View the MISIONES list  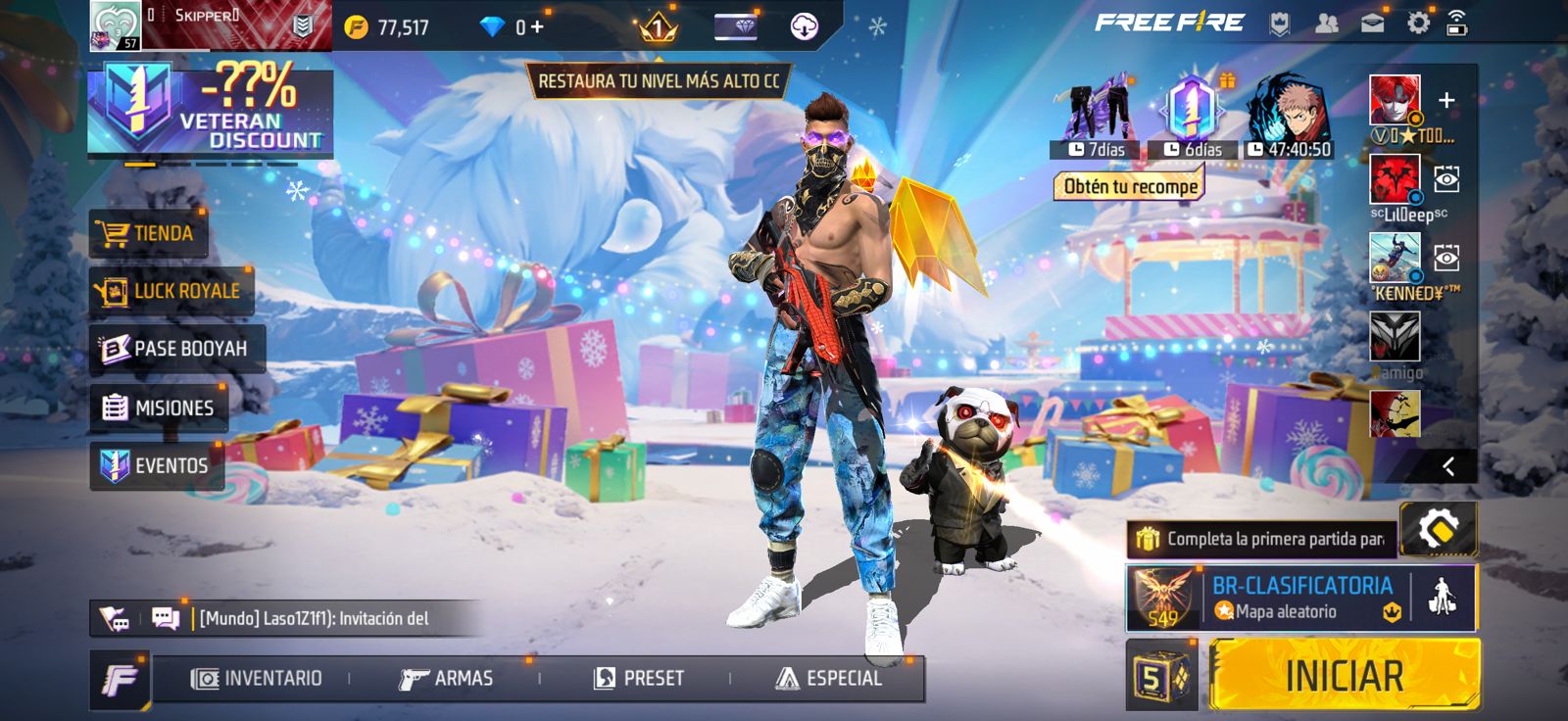point(159,408)
